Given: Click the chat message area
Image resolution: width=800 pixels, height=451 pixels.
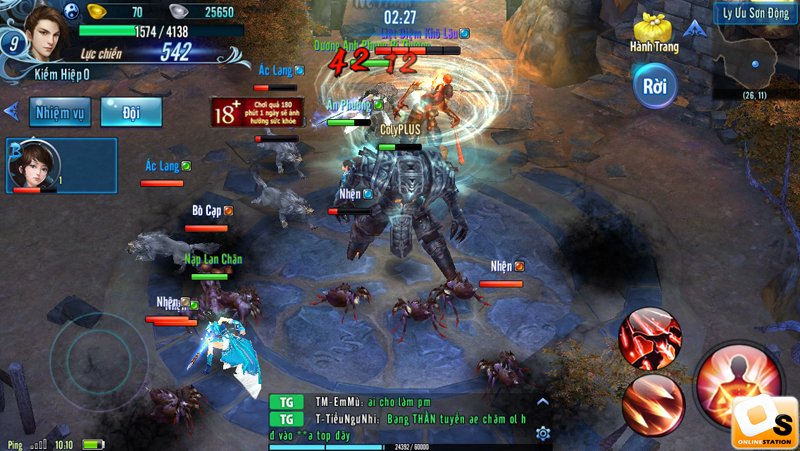Looking at the screenshot, I should pos(400,418).
